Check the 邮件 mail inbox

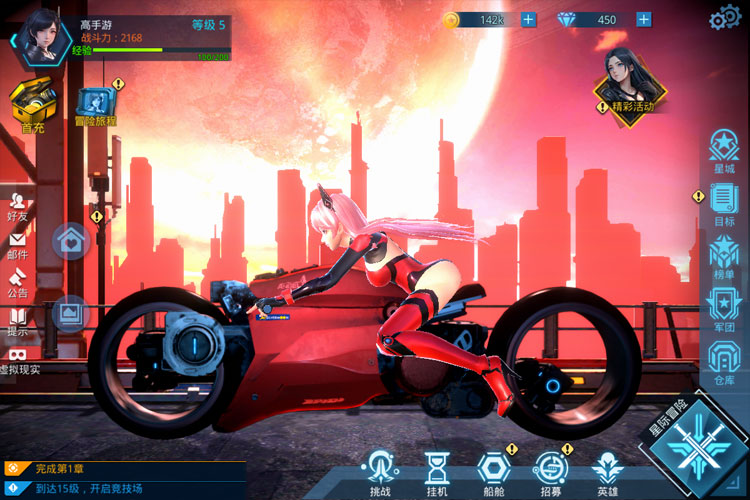17,243
